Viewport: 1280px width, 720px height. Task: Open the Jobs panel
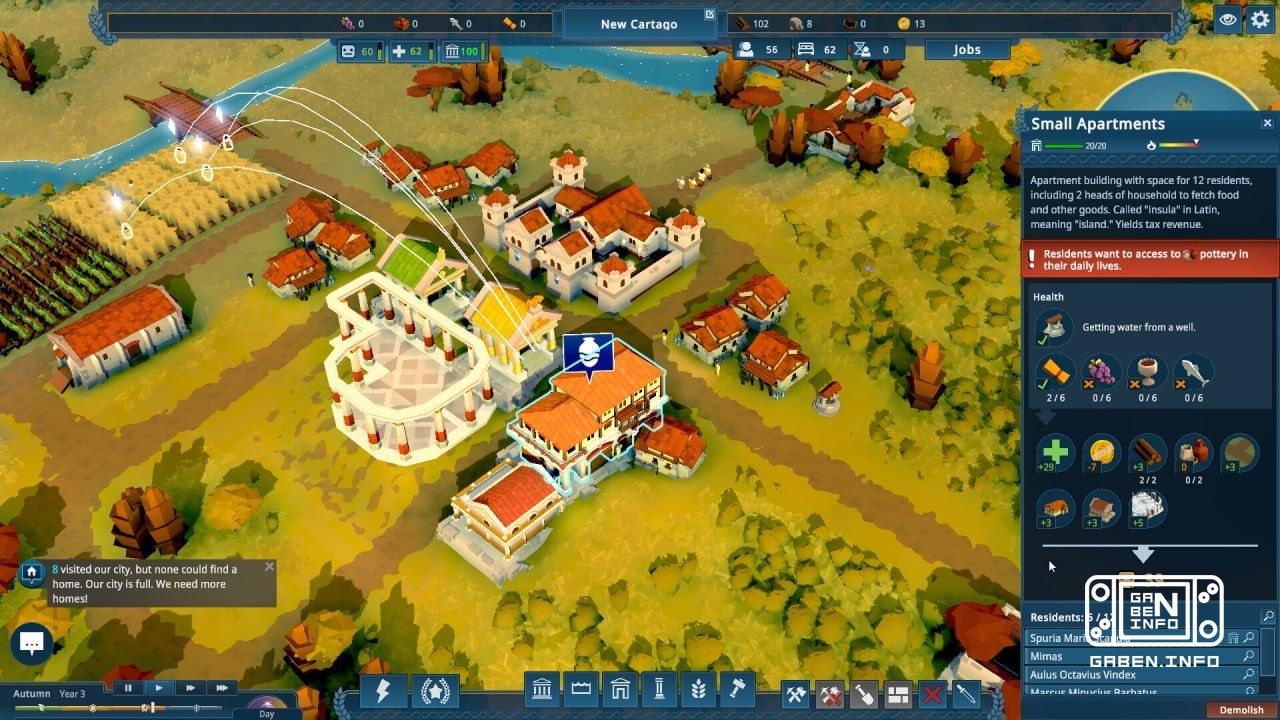966,49
